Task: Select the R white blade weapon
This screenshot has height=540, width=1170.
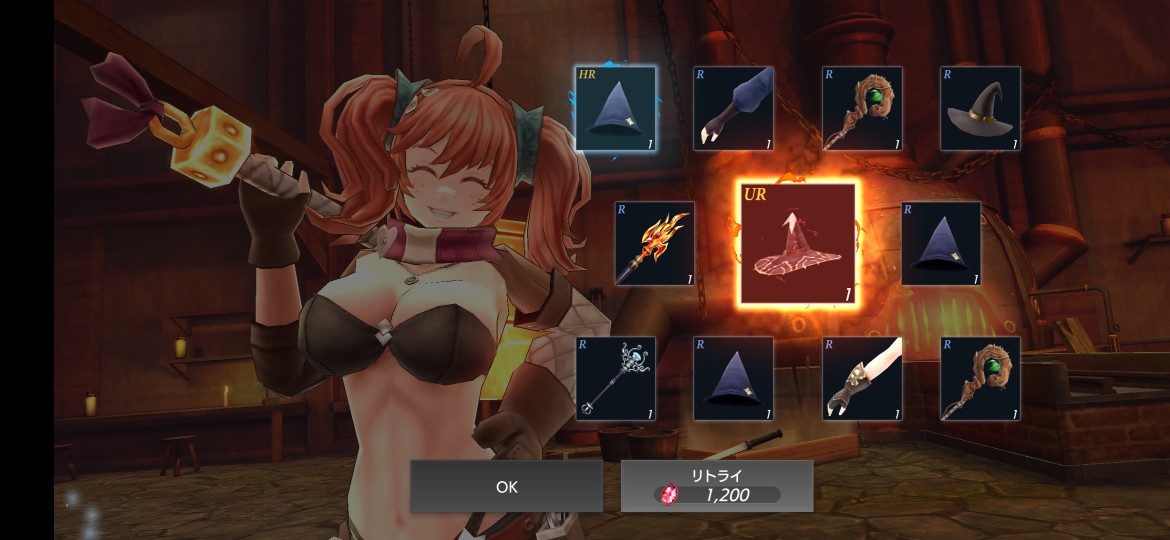Action: [x=862, y=379]
